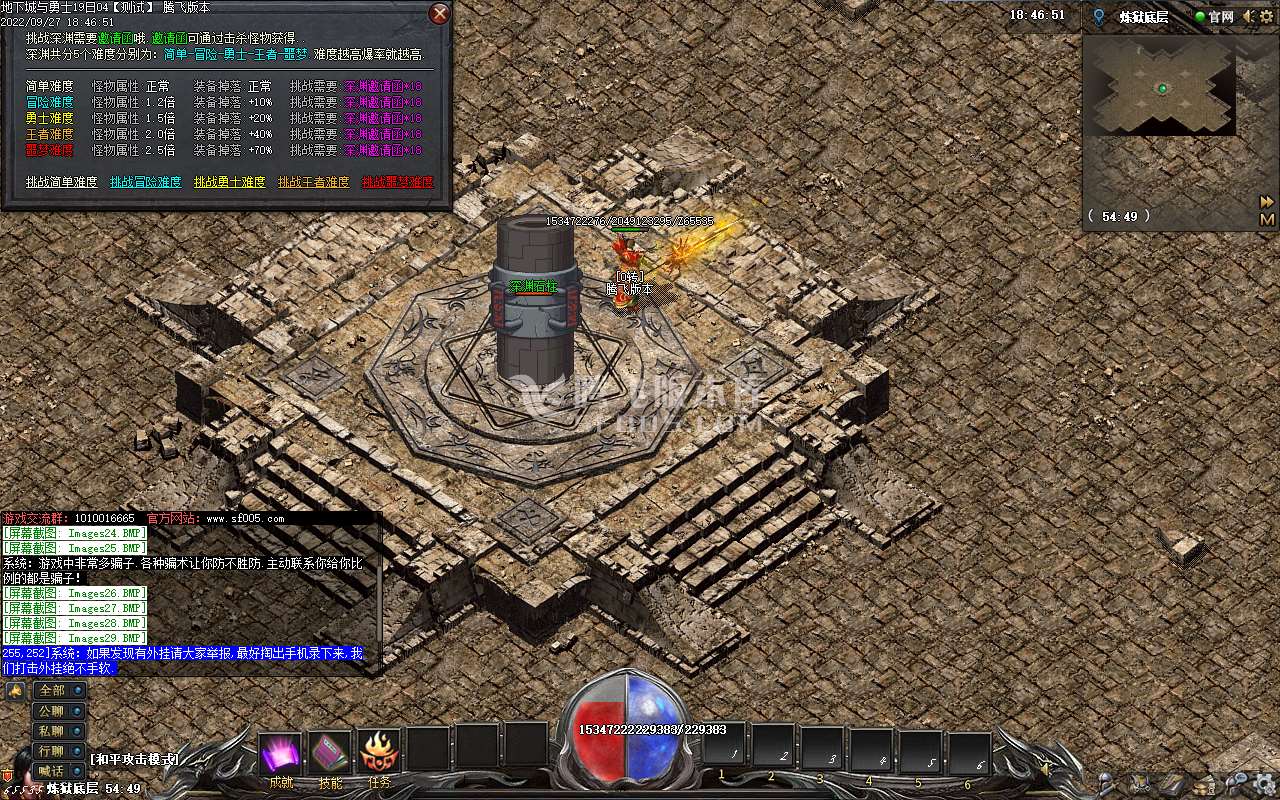Open the 技能 skills book

[329, 753]
